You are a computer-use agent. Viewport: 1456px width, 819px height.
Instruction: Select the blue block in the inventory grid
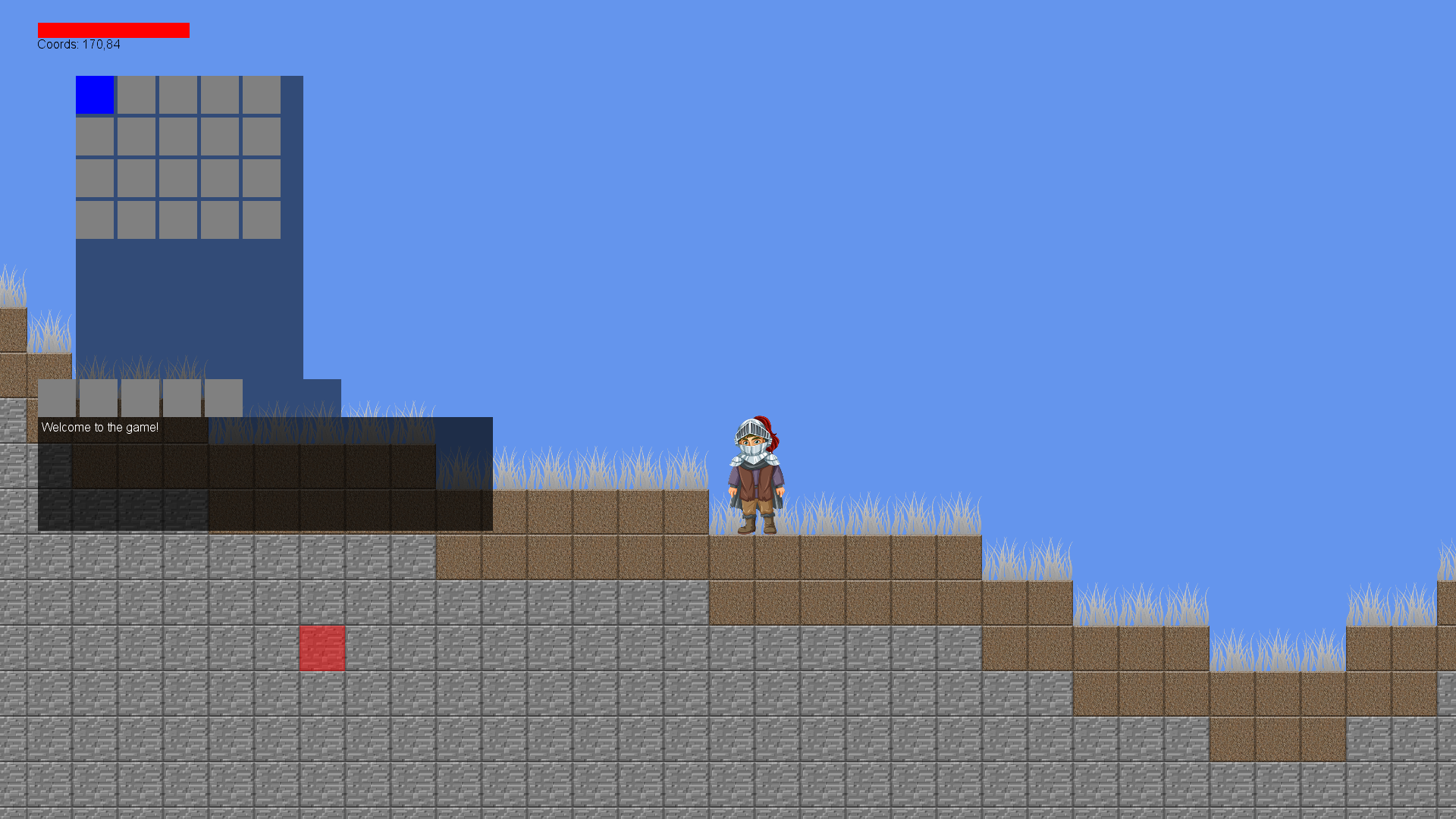coord(95,96)
